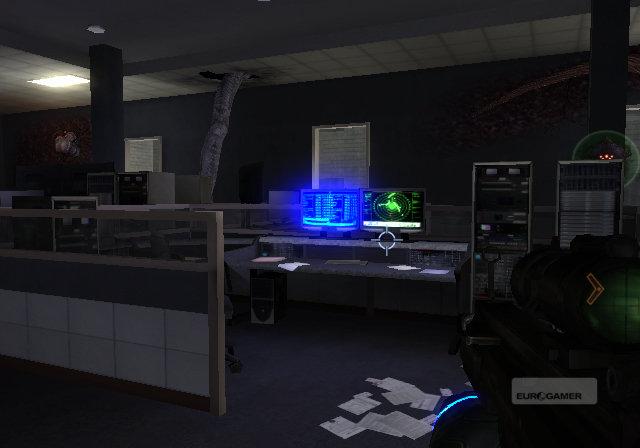Click the Eurogamer watermark logo

pyautogui.click(x=554, y=391)
